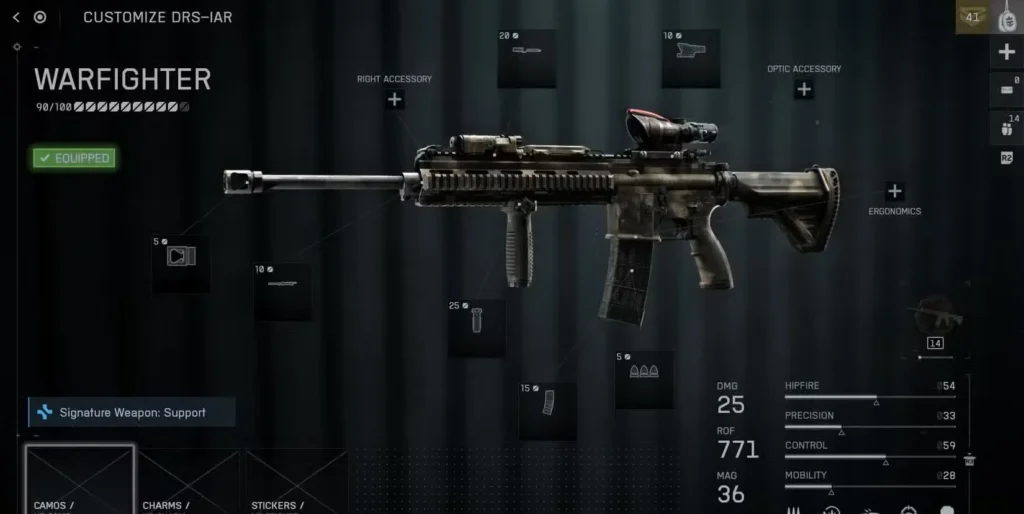Add a Right Accessory attachment
This screenshot has width=1024, height=514.
coord(395,99)
